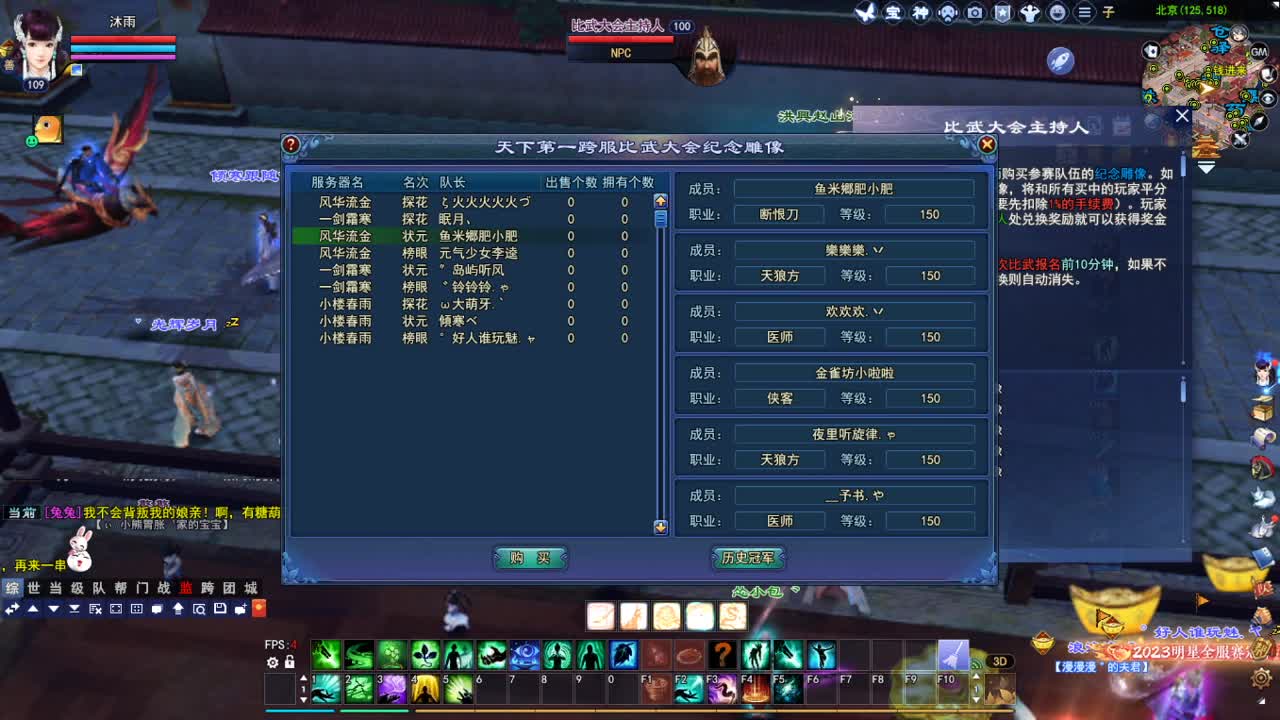Toggle the 3D minimap view button
Viewport: 1280px width, 720px height.
[x=1001, y=662]
